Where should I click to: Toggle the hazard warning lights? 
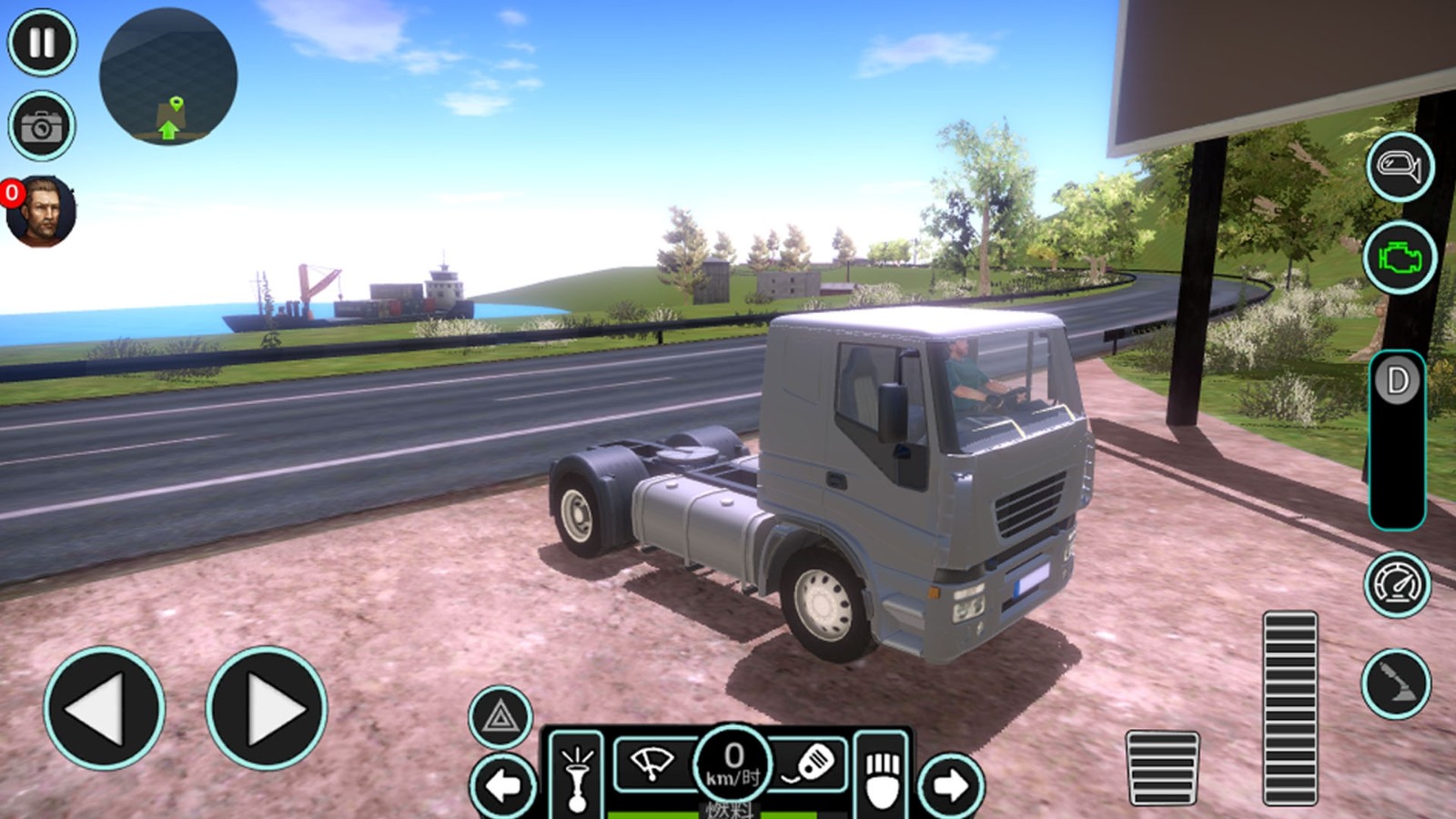point(500,717)
